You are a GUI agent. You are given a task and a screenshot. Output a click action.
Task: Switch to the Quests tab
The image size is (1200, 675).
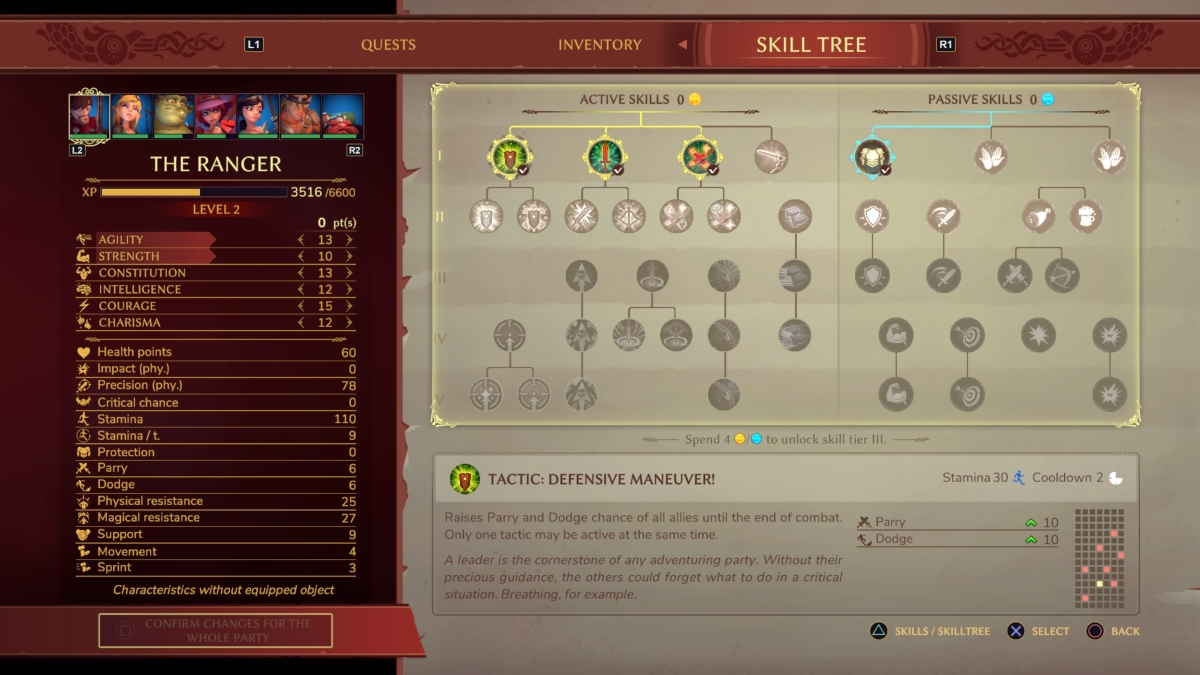[388, 45]
